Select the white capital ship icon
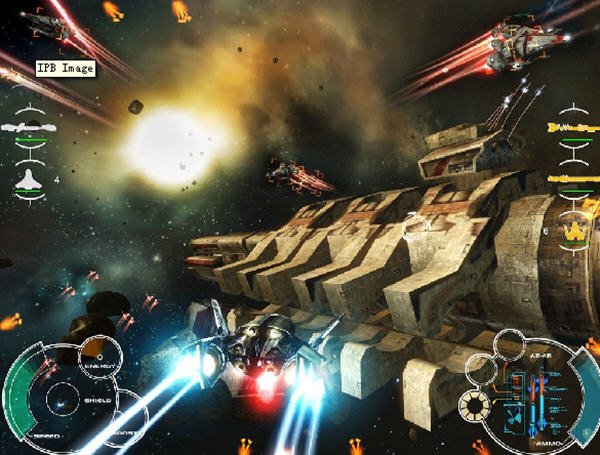 [x=29, y=127]
